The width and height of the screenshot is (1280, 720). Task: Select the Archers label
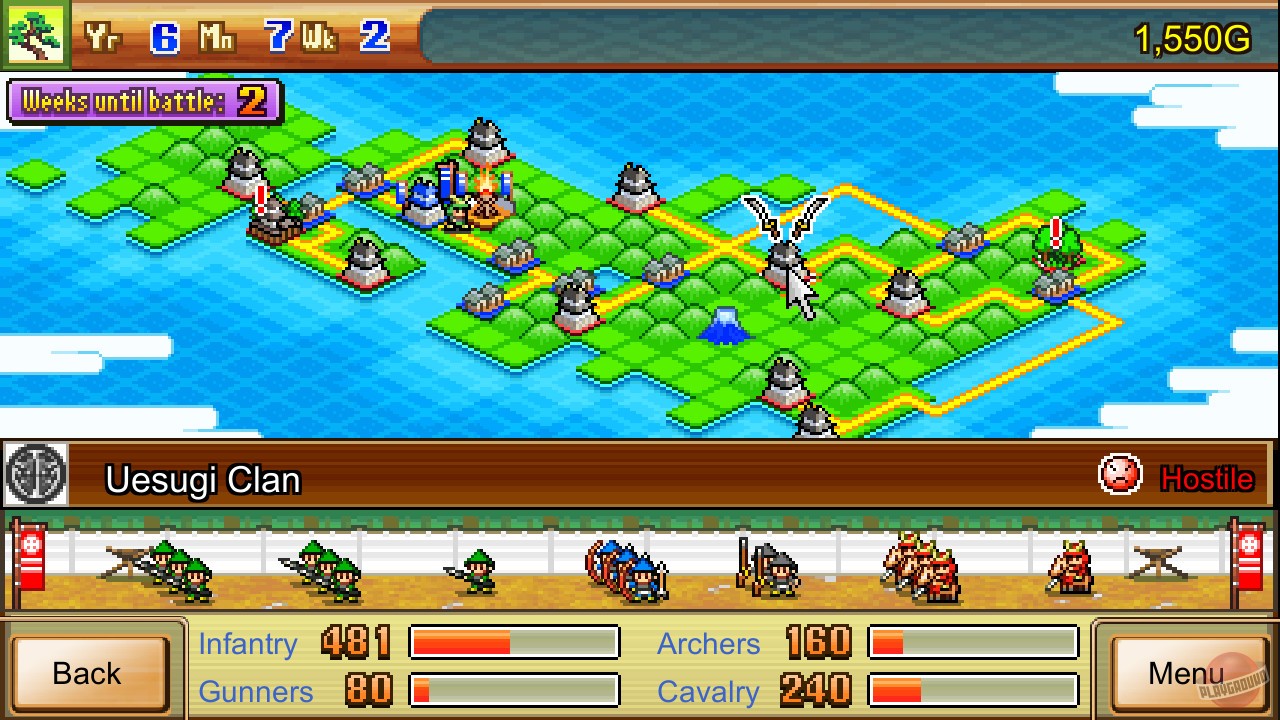(x=708, y=644)
